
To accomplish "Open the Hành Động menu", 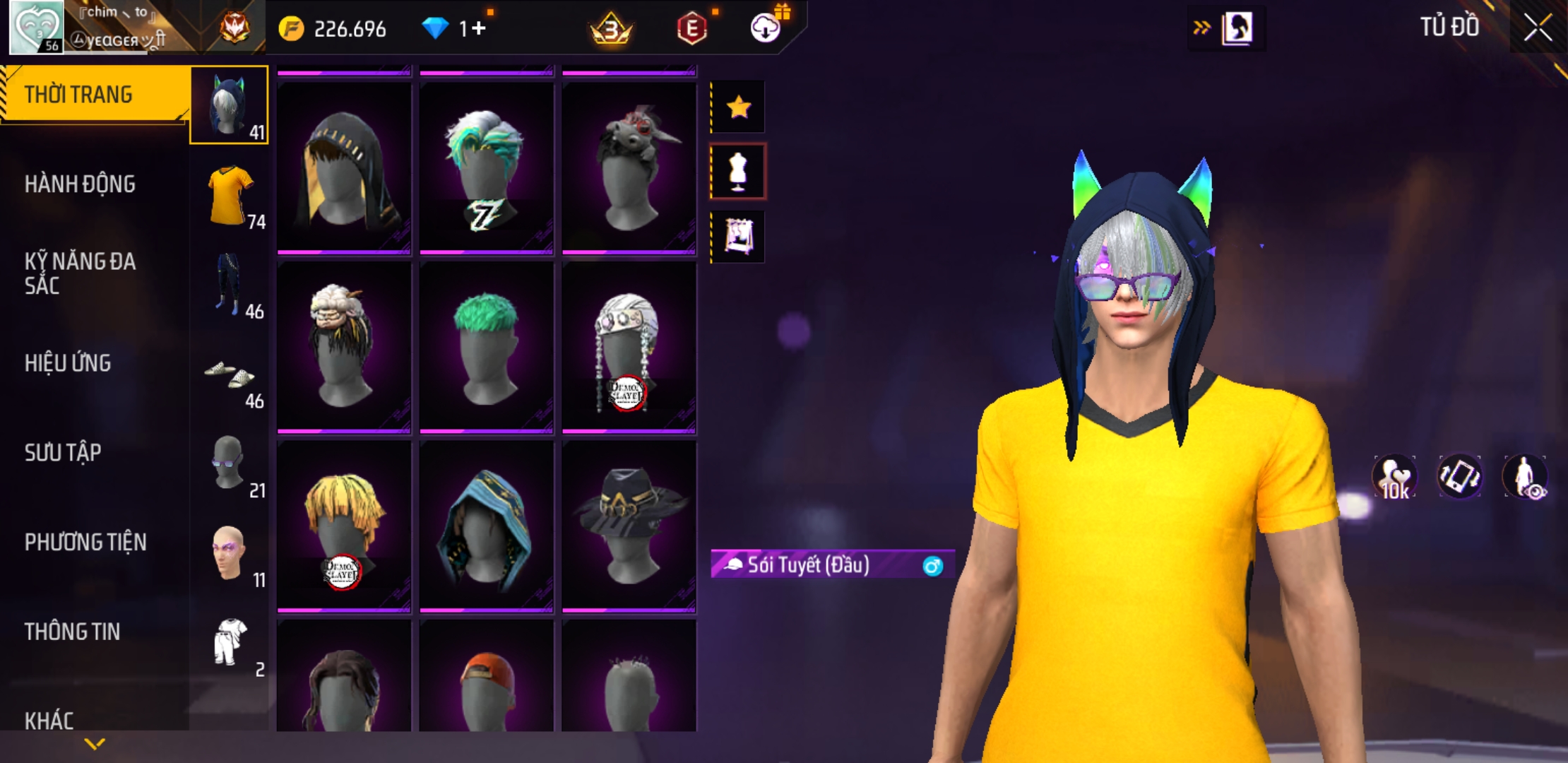I will 80,184.
